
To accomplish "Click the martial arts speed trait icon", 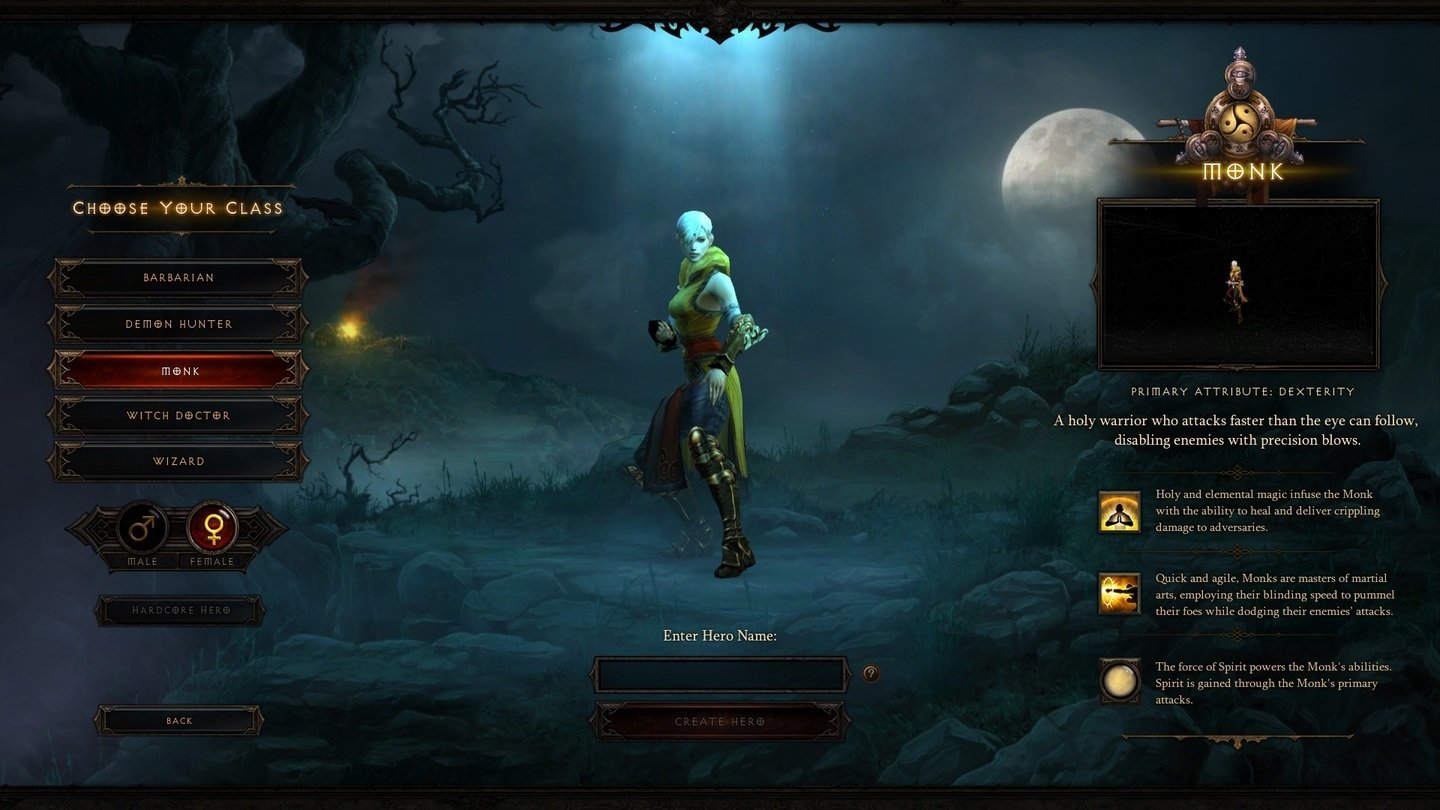I will tap(1119, 595).
